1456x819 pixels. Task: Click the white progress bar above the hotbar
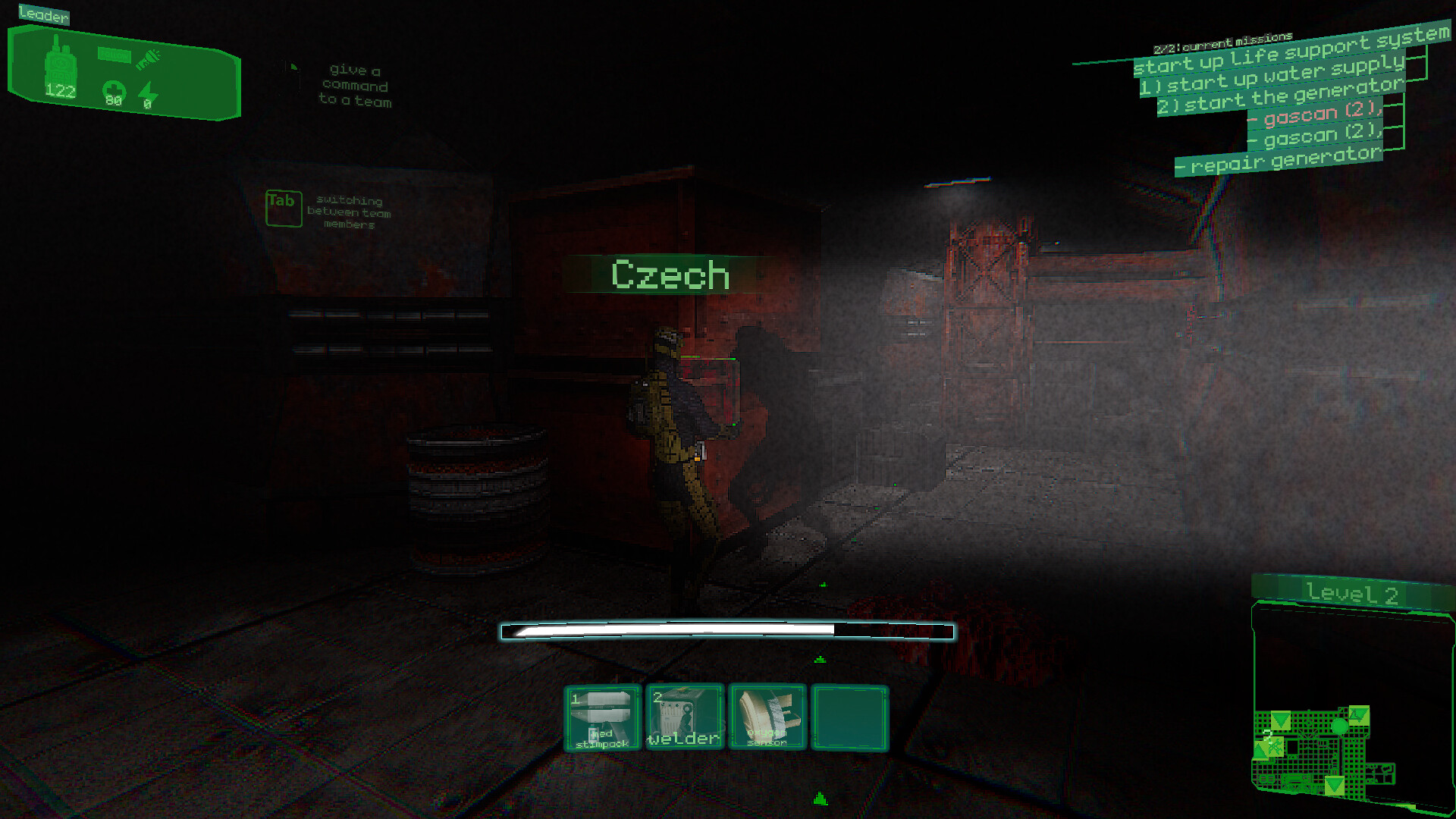(726, 629)
